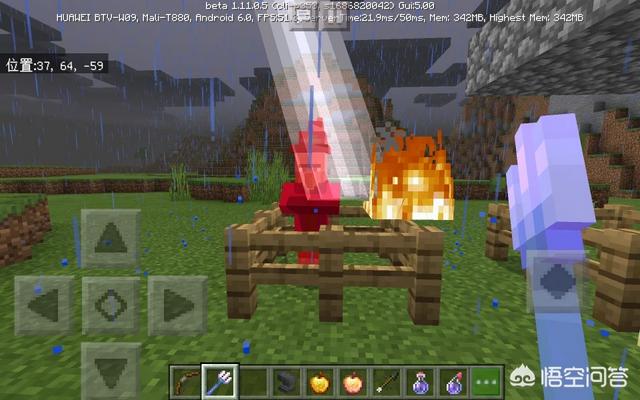This screenshot has width=640, height=400.
Task: Pick the arrow hotbar slot
Action: click(x=385, y=383)
